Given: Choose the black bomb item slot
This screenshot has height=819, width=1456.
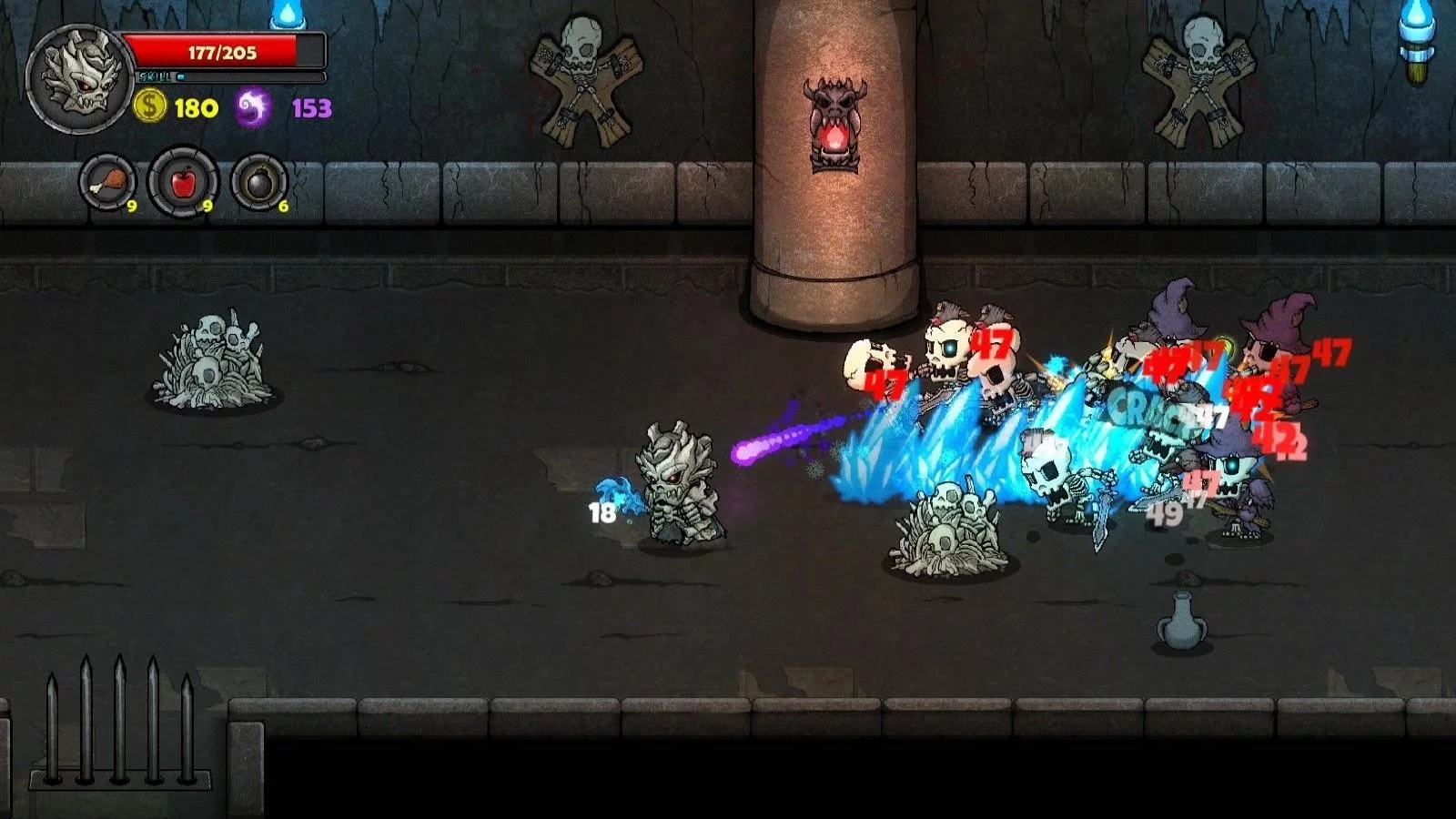Looking at the screenshot, I should pyautogui.click(x=259, y=182).
